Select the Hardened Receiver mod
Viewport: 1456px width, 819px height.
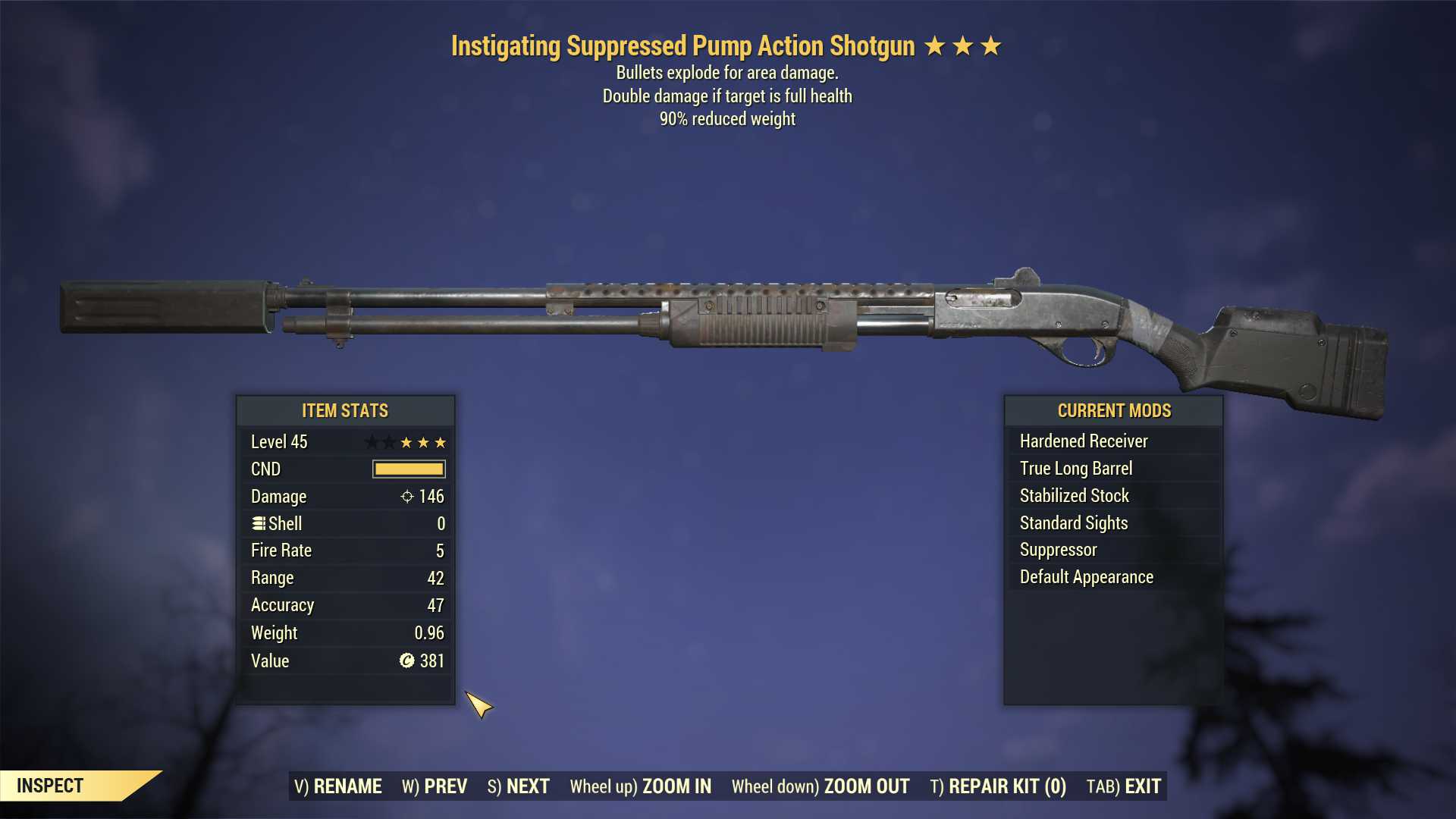coord(1083,441)
